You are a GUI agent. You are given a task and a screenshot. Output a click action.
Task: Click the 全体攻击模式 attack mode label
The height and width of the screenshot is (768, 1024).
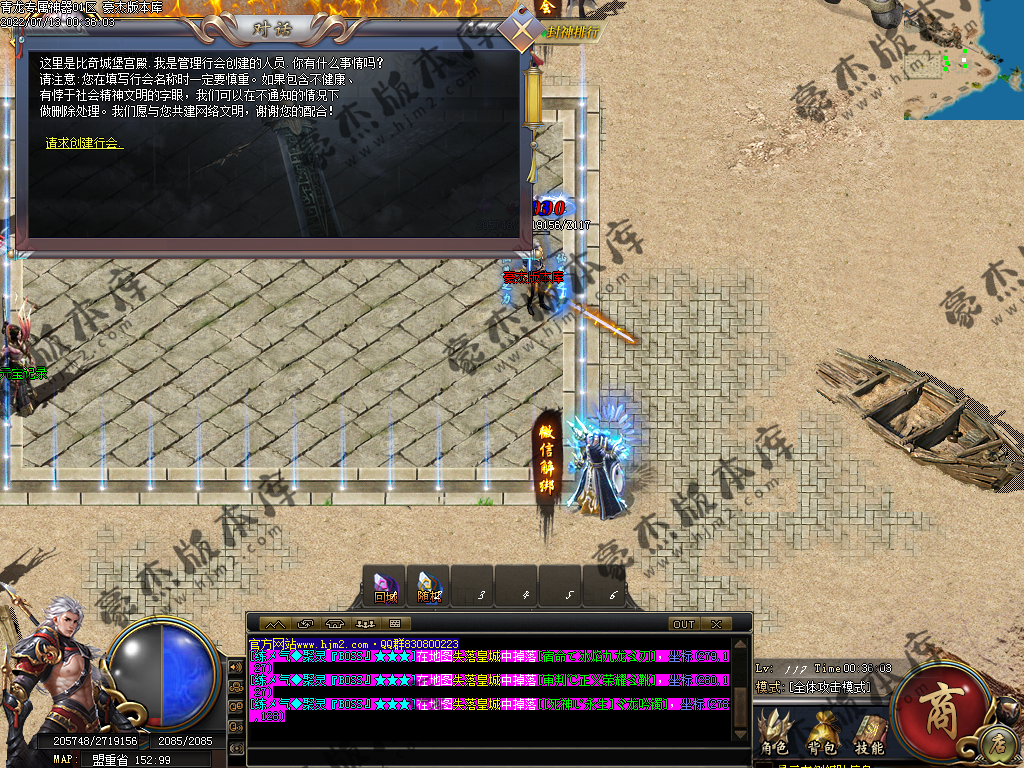coord(829,687)
